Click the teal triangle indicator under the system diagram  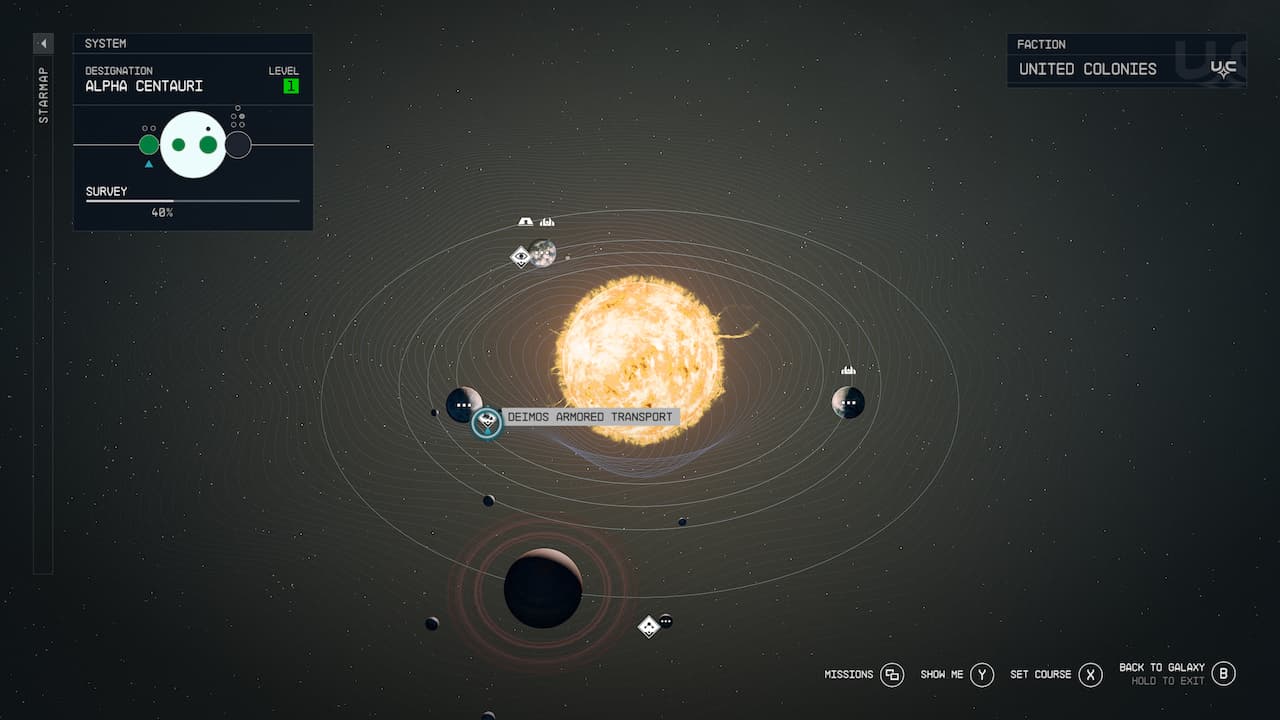pyautogui.click(x=148, y=162)
